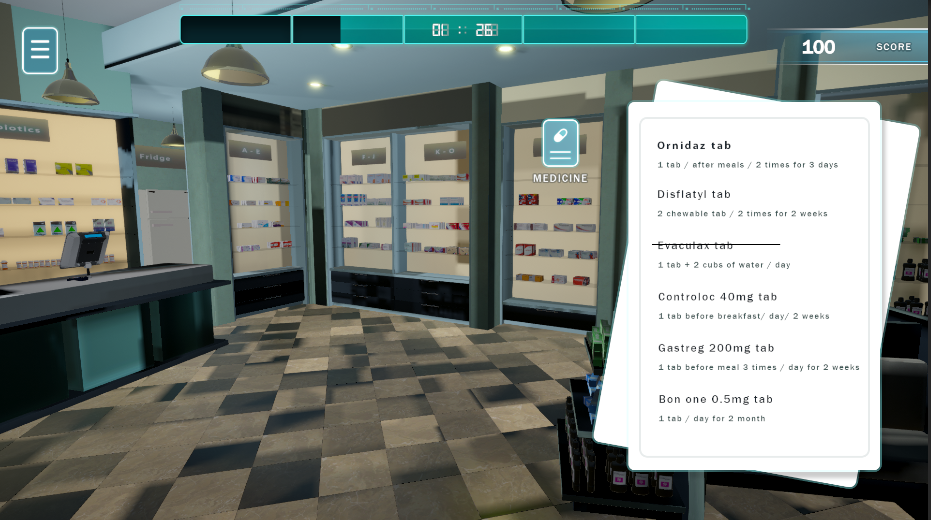Toggle the Medicine list icon
This screenshot has width=931, height=520.
pyautogui.click(x=560, y=143)
